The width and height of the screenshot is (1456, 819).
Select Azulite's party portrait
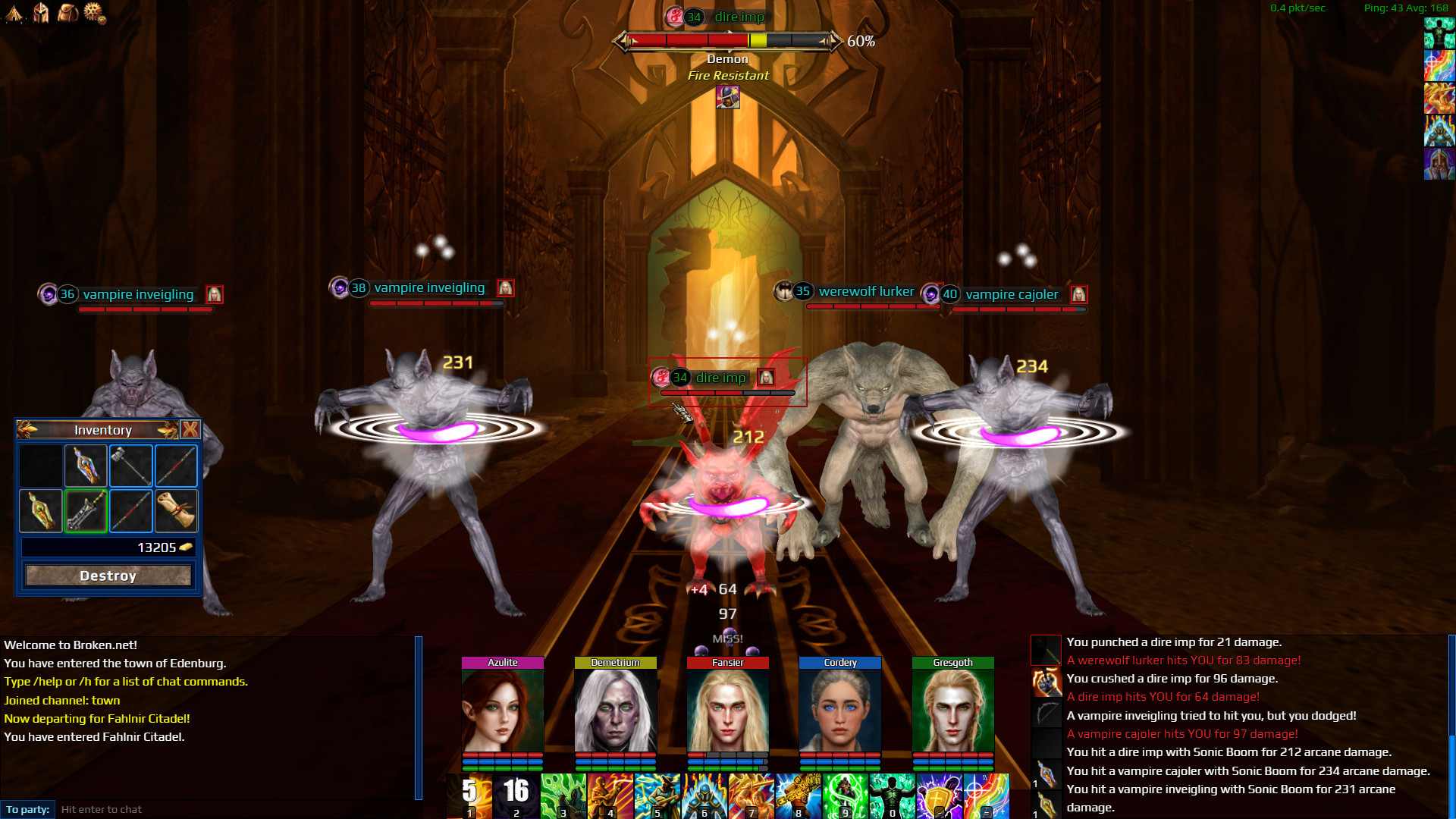[503, 710]
